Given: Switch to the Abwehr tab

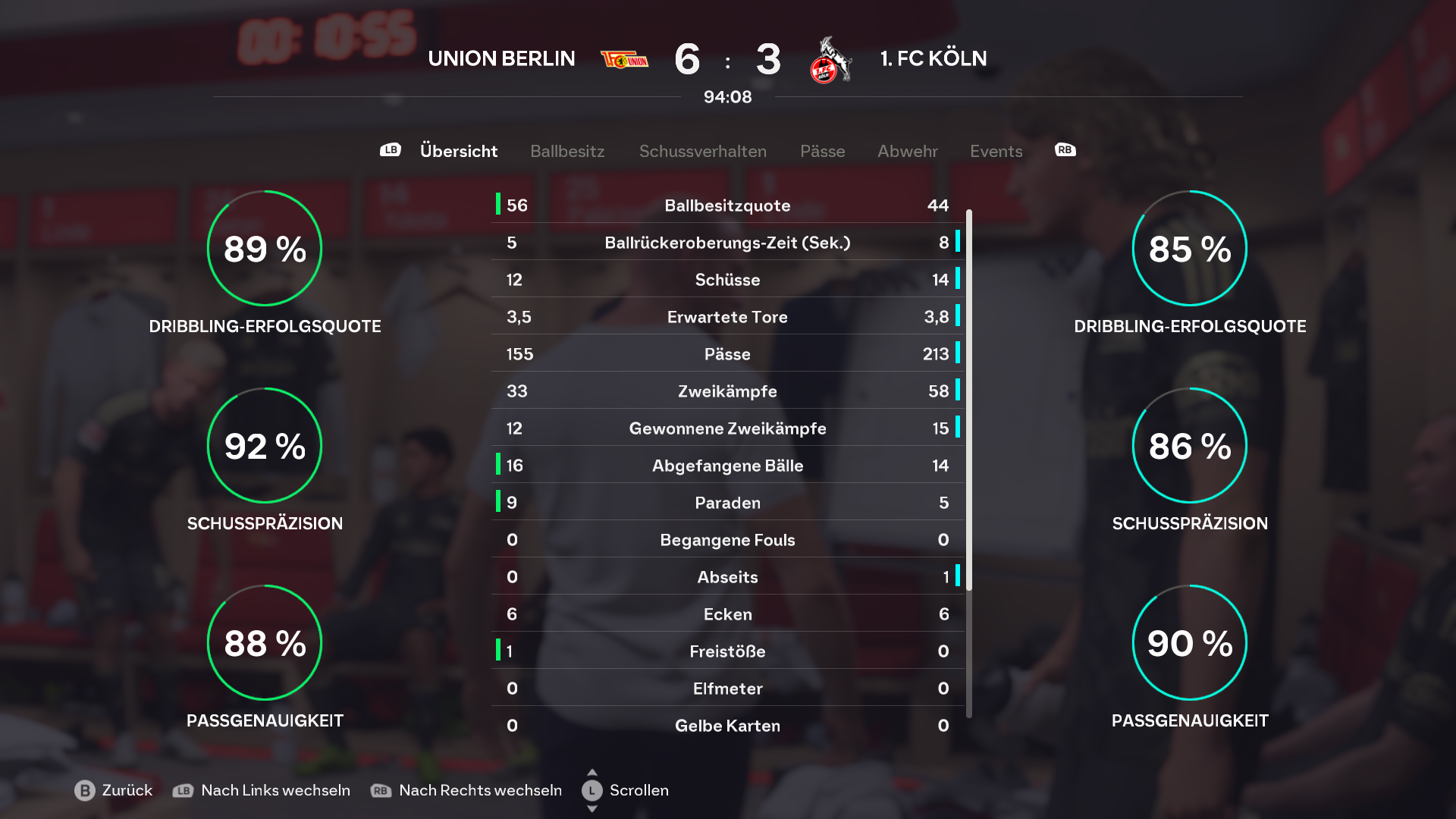Looking at the screenshot, I should [x=907, y=151].
